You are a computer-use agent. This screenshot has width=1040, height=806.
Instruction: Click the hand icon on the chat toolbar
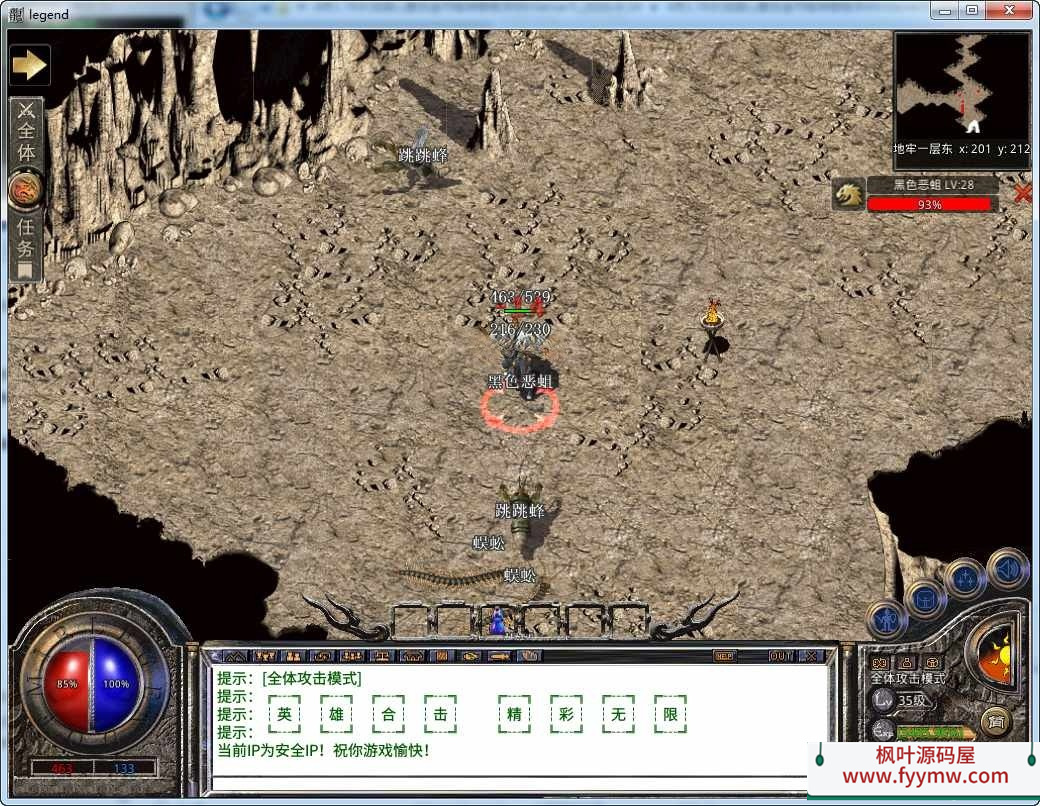pyautogui.click(x=528, y=656)
